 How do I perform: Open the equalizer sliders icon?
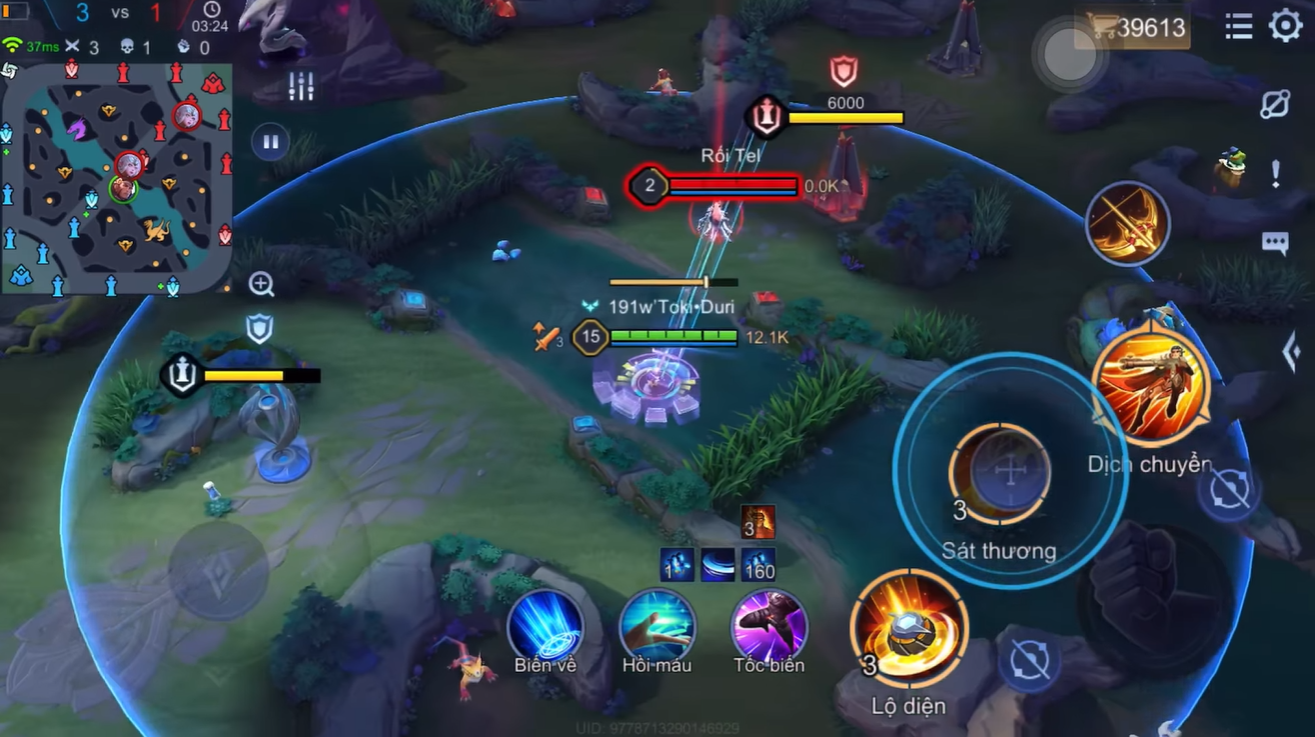301,86
